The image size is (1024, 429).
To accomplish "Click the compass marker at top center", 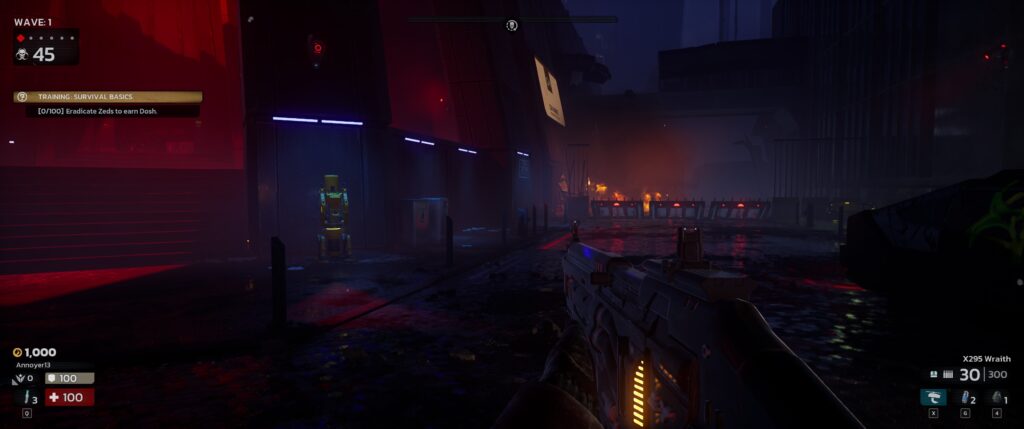I will [511, 25].
